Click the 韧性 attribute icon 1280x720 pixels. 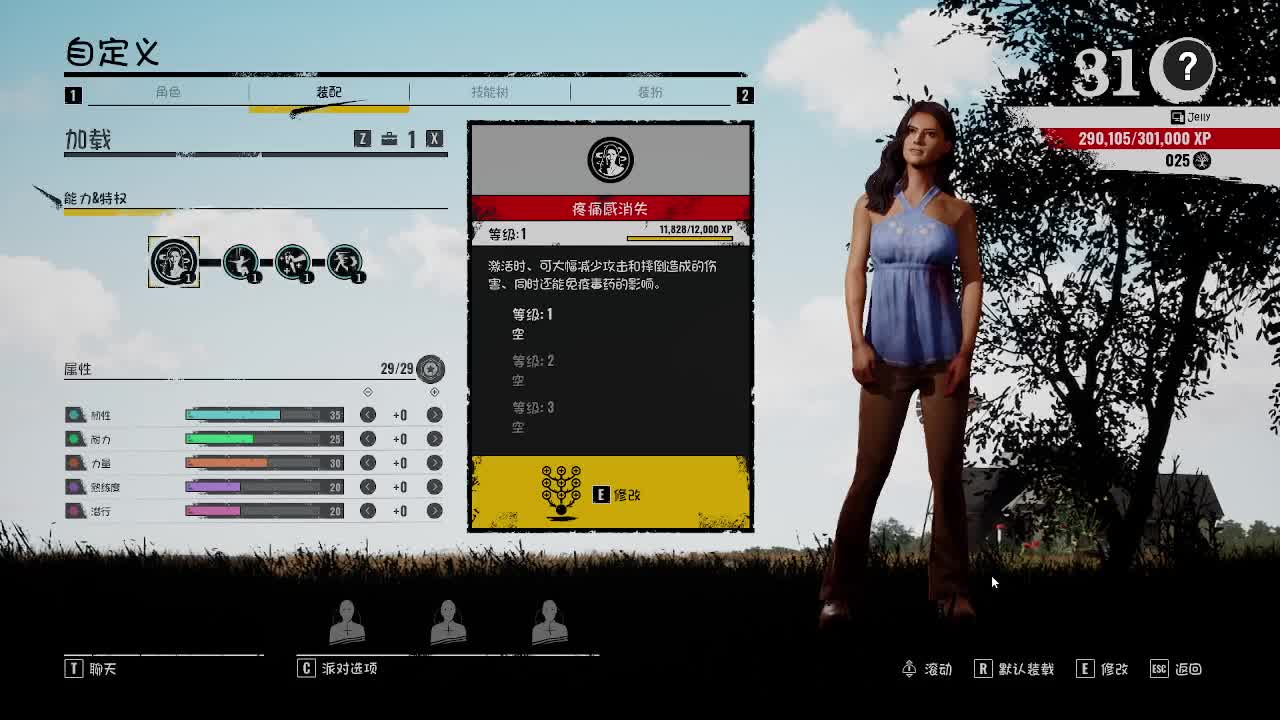click(x=74, y=414)
